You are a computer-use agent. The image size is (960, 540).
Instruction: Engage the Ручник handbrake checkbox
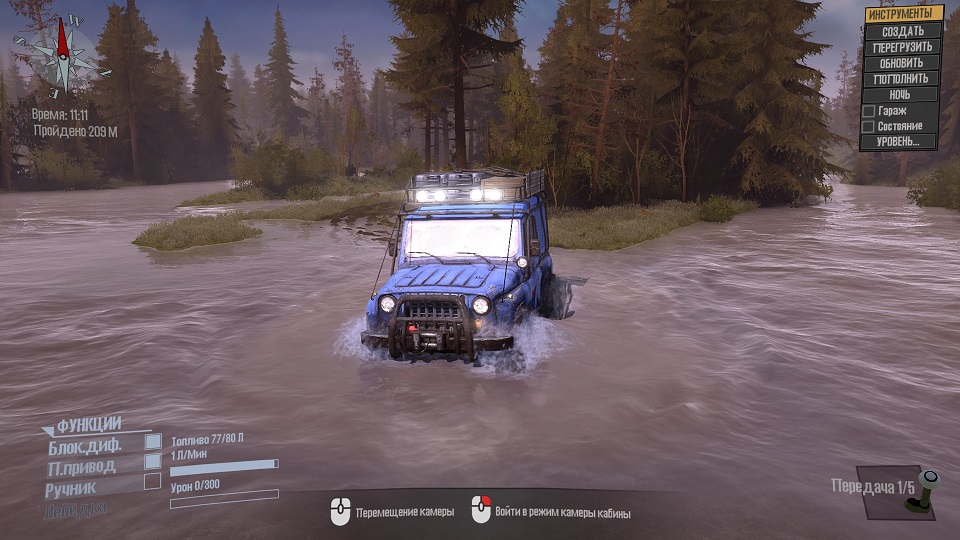153,481
